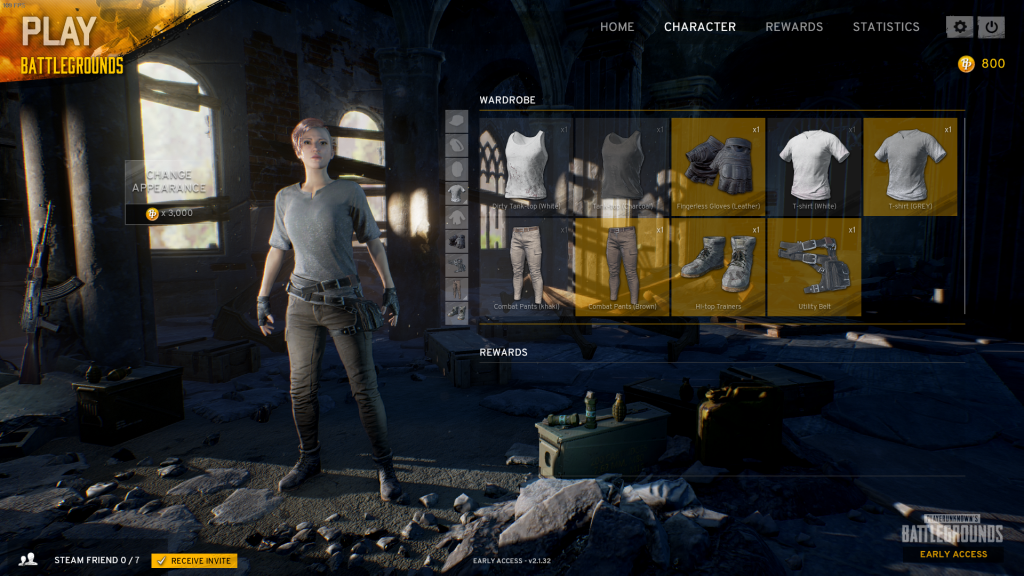The image size is (1024, 576).
Task: Open the Steam Friend list icon
Action: tap(29, 560)
